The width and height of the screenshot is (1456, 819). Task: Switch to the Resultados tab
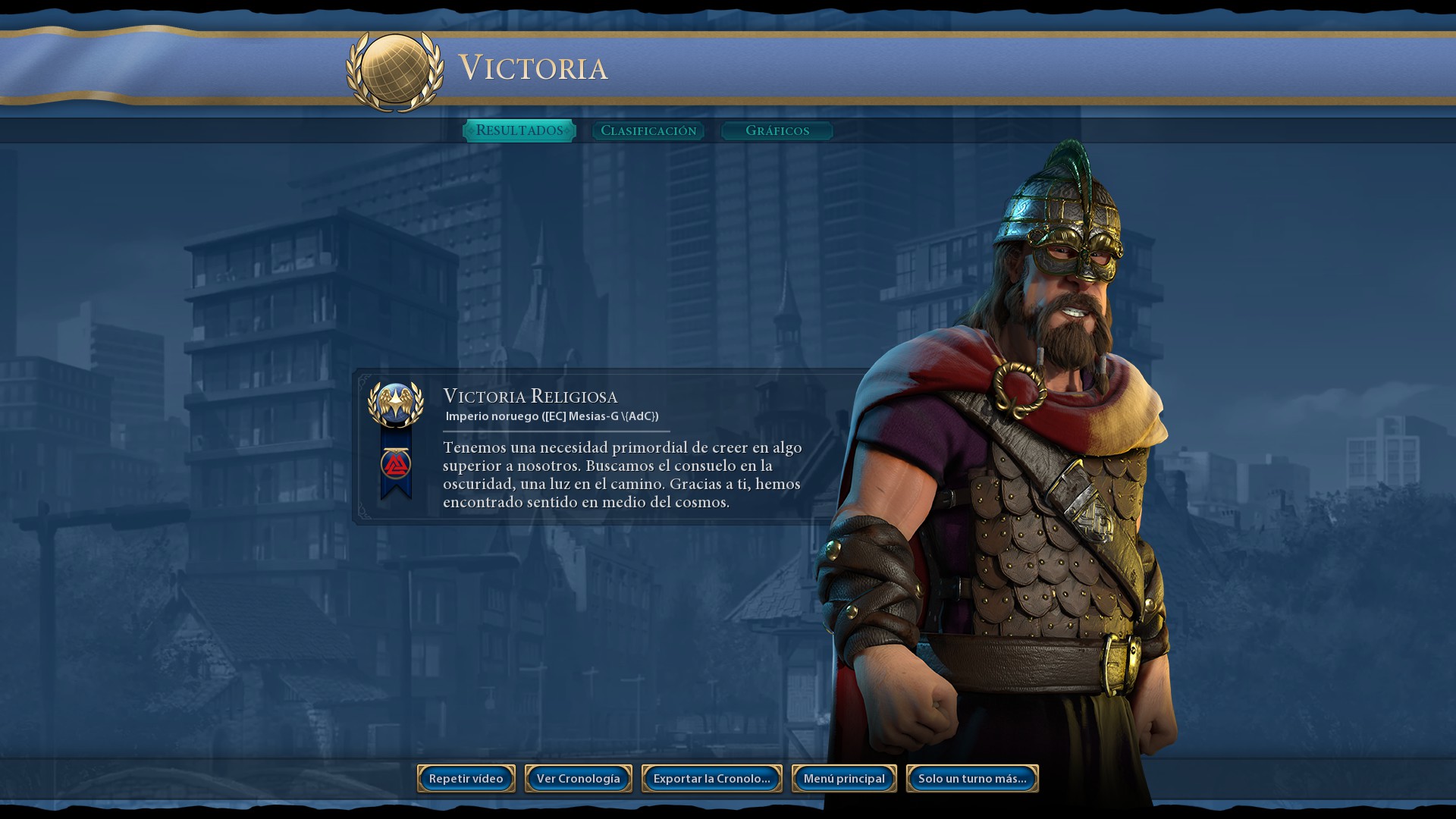[x=519, y=130]
